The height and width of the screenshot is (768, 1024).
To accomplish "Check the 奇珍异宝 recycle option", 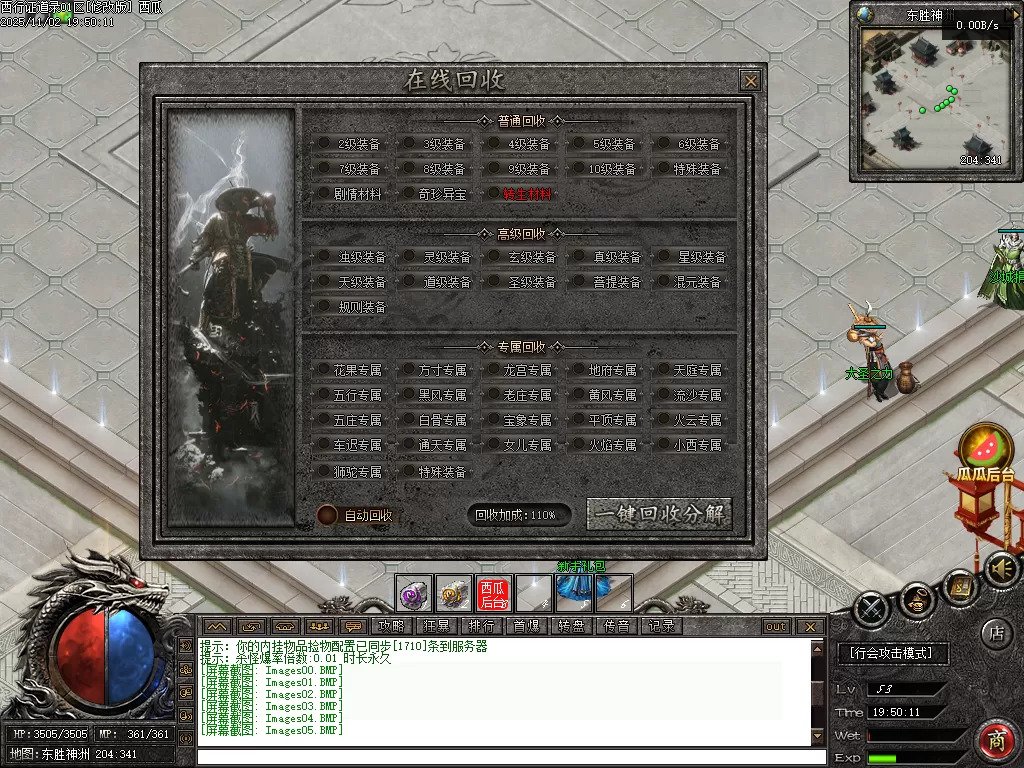I will (x=409, y=194).
